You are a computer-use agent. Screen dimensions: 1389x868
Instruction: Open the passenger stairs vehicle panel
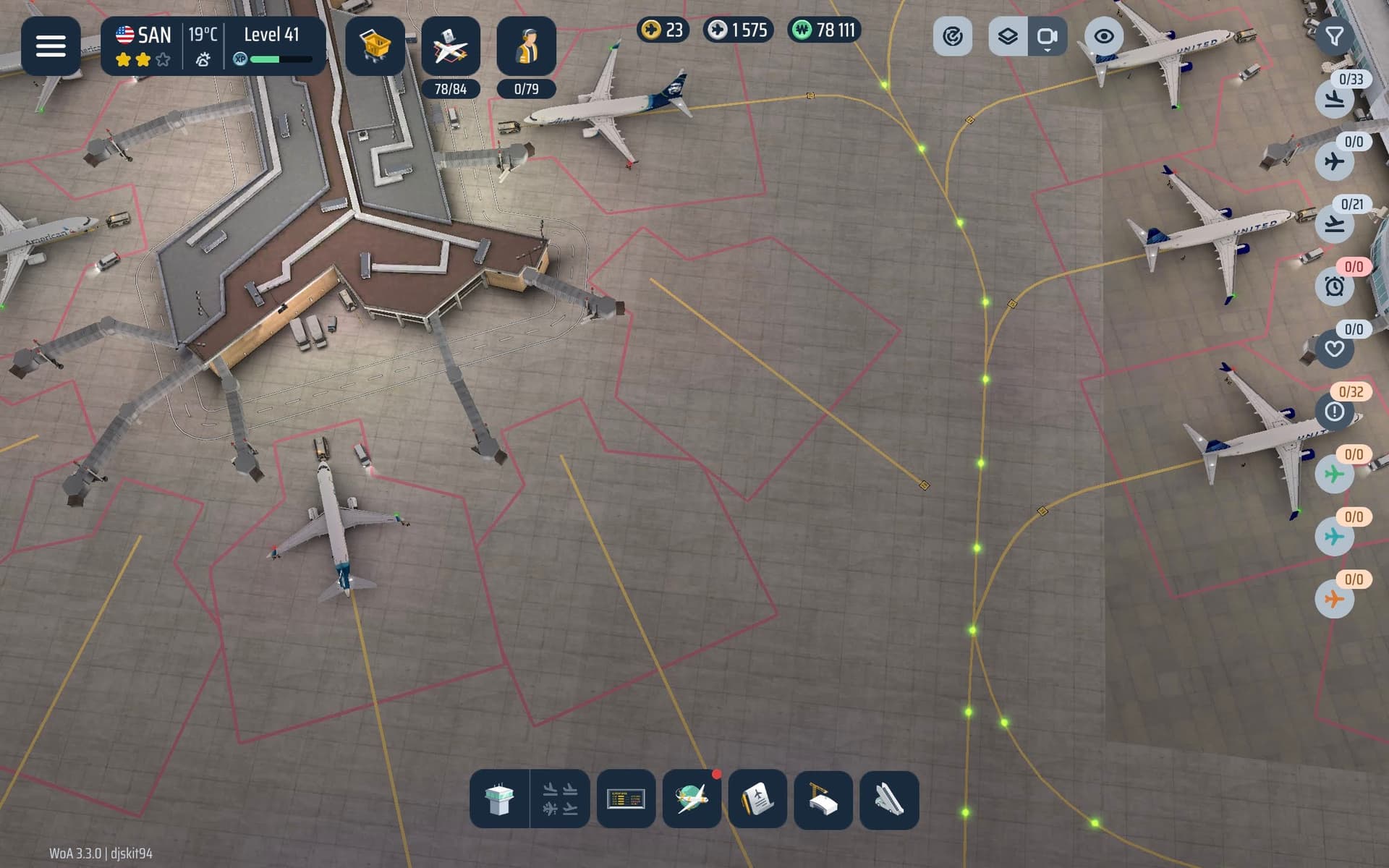pyautogui.click(x=889, y=799)
